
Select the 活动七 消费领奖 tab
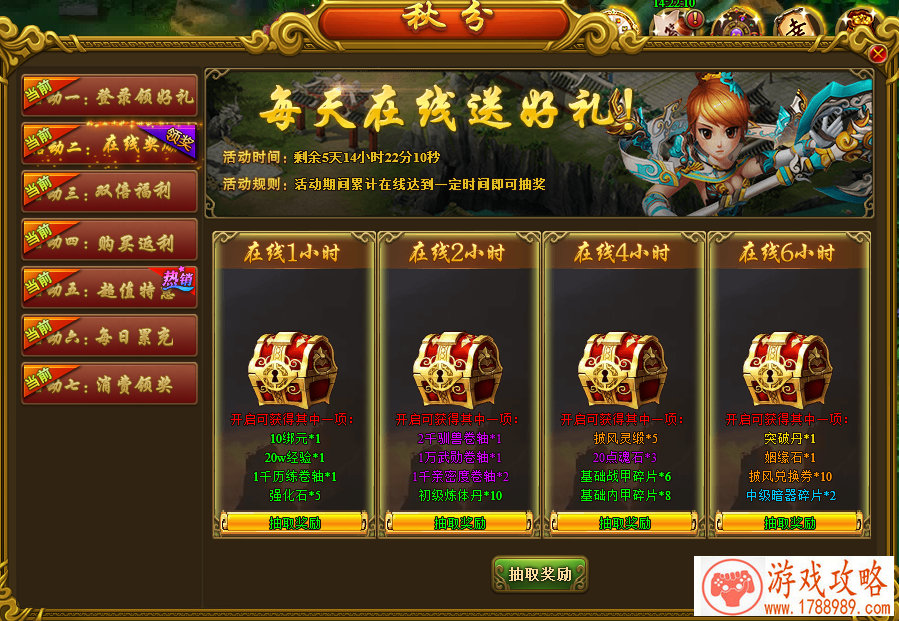(110, 384)
